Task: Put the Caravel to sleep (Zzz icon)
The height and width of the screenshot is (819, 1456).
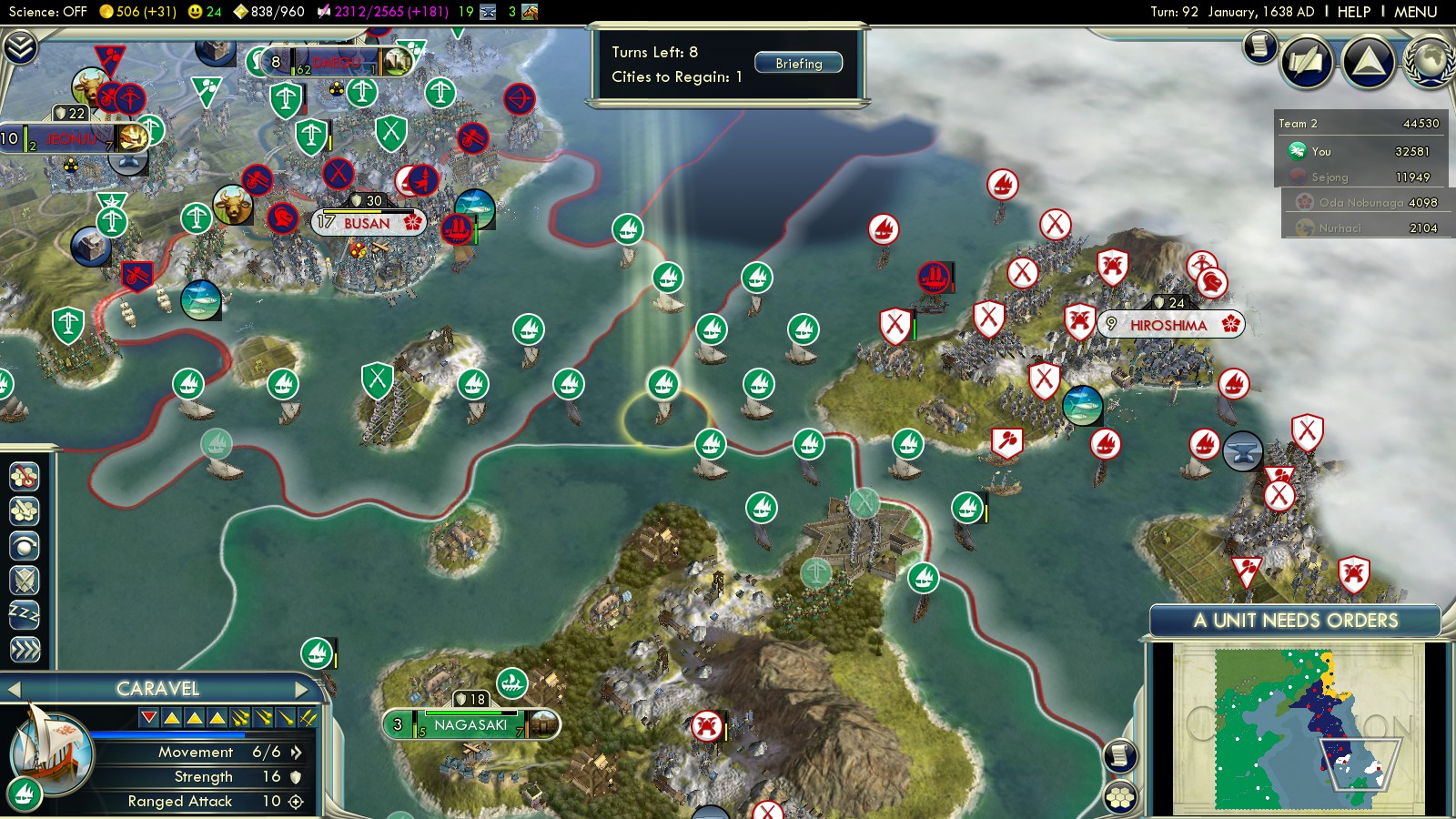Action: click(25, 614)
